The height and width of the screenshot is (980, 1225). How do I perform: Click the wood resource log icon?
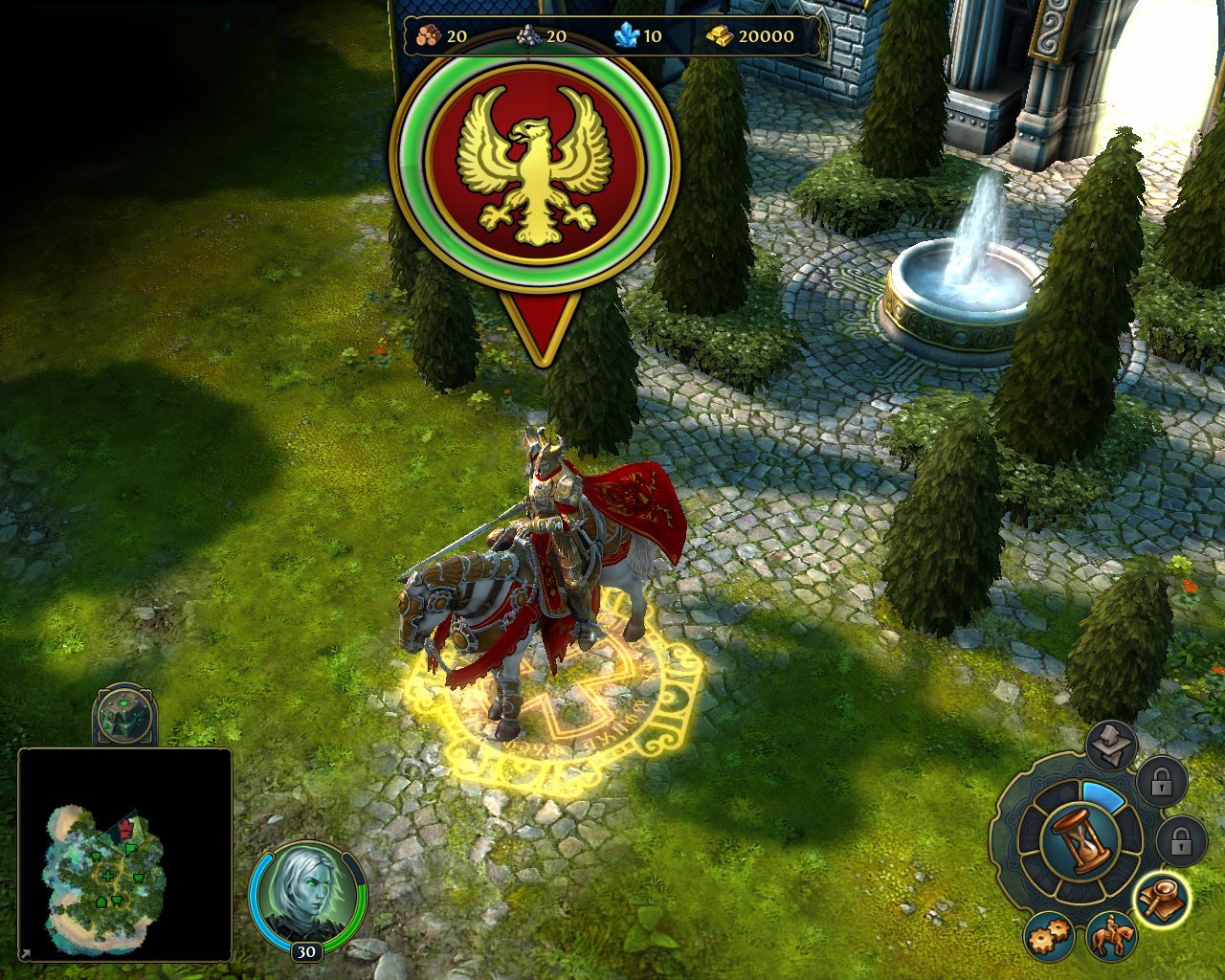point(427,33)
